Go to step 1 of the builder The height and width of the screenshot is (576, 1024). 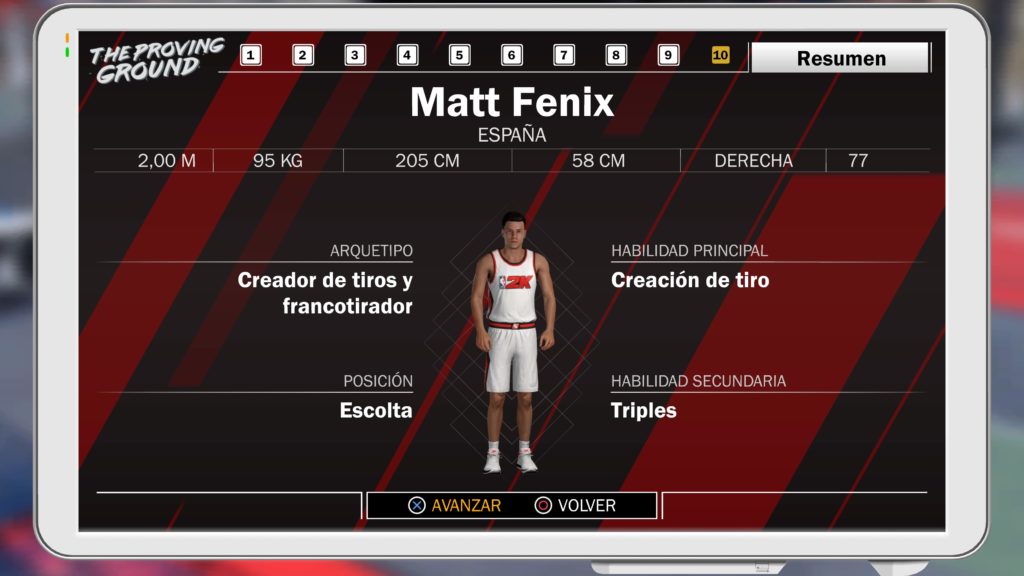pos(251,56)
